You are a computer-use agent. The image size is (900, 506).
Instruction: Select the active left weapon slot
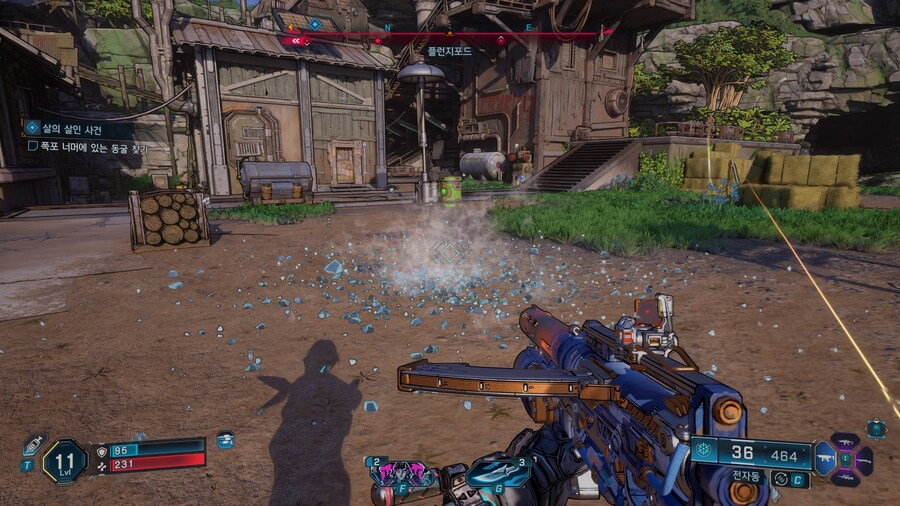[x=826, y=460]
